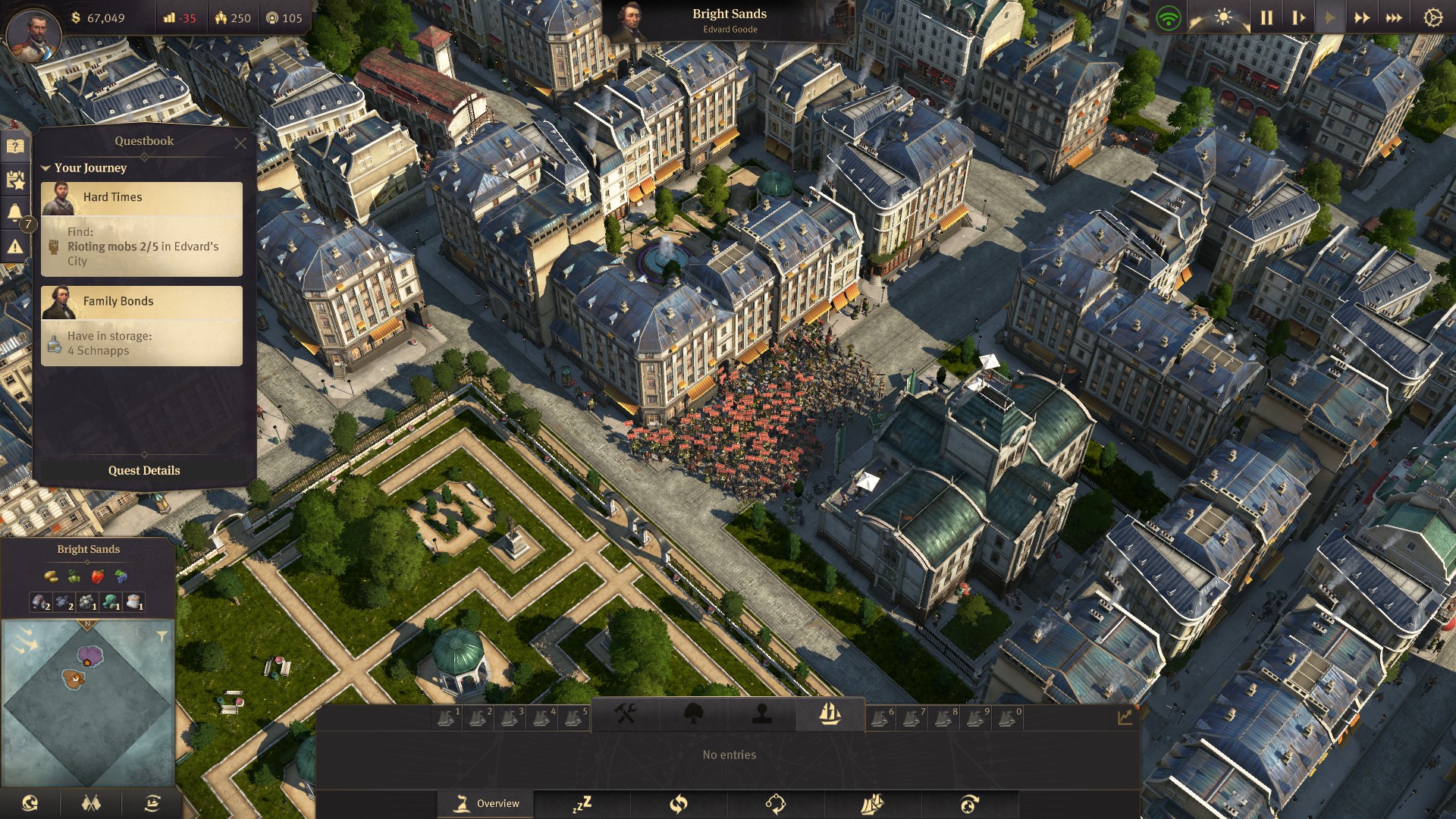Show idle ships with the zZz filter
The image size is (1456, 819).
click(x=582, y=804)
